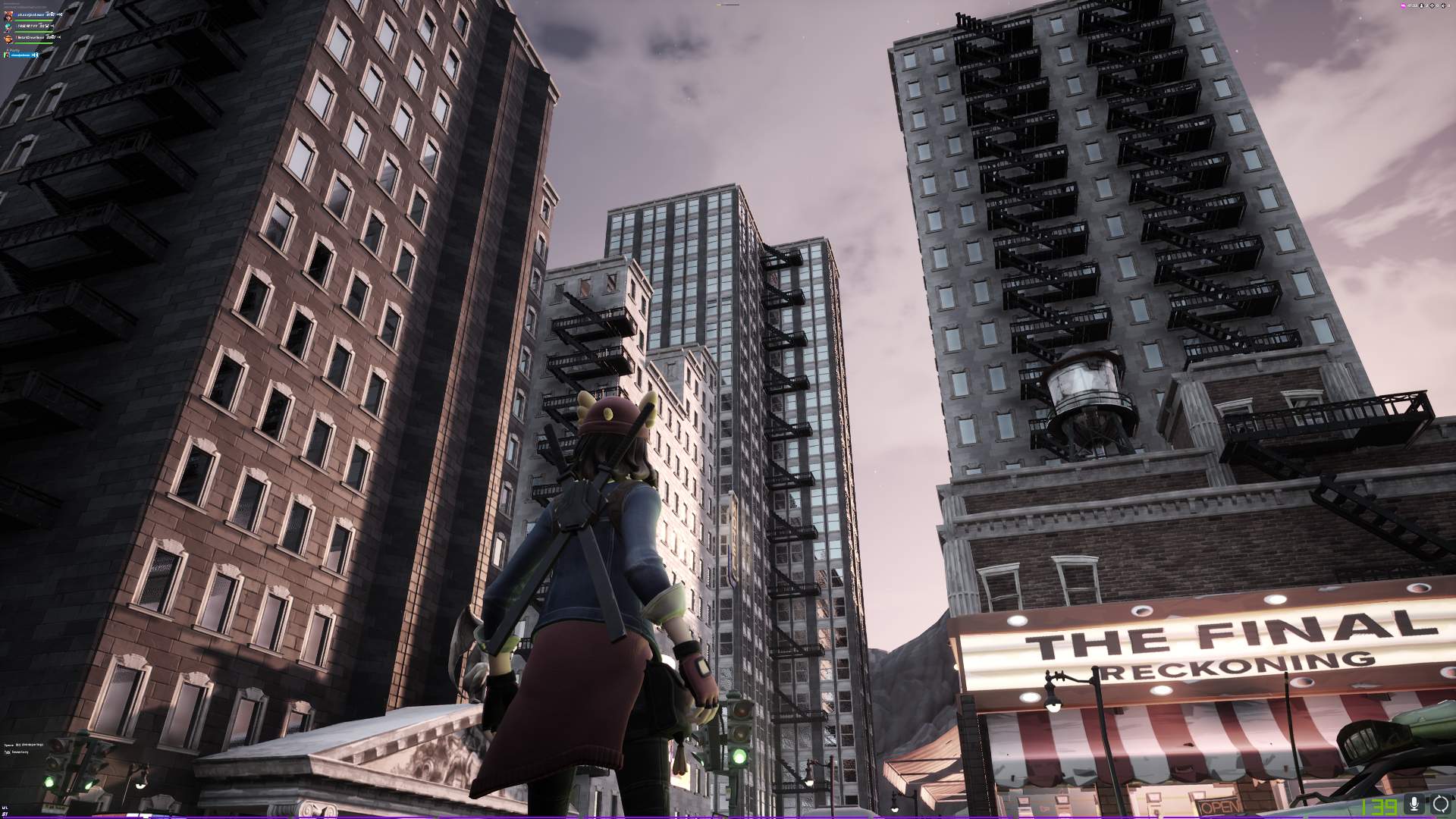Click the pink orb indicator in top-right HUD

[1403, 5]
